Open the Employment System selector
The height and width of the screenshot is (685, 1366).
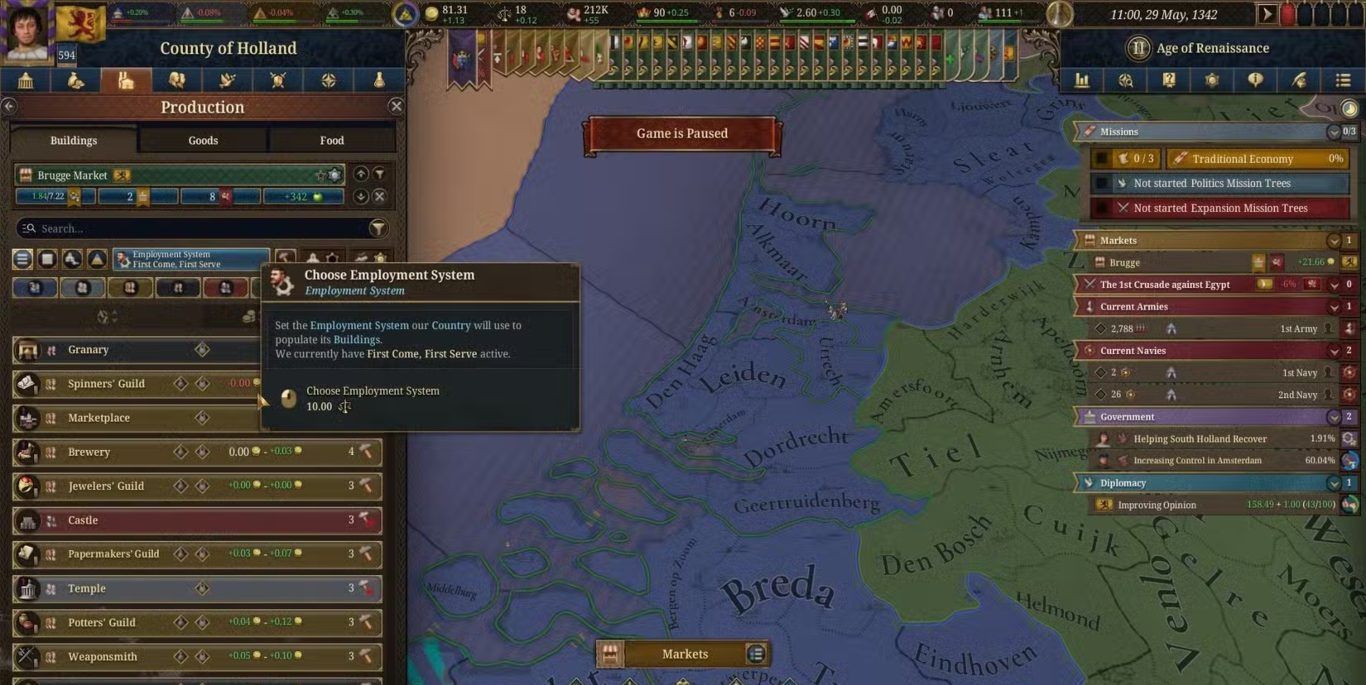191,259
